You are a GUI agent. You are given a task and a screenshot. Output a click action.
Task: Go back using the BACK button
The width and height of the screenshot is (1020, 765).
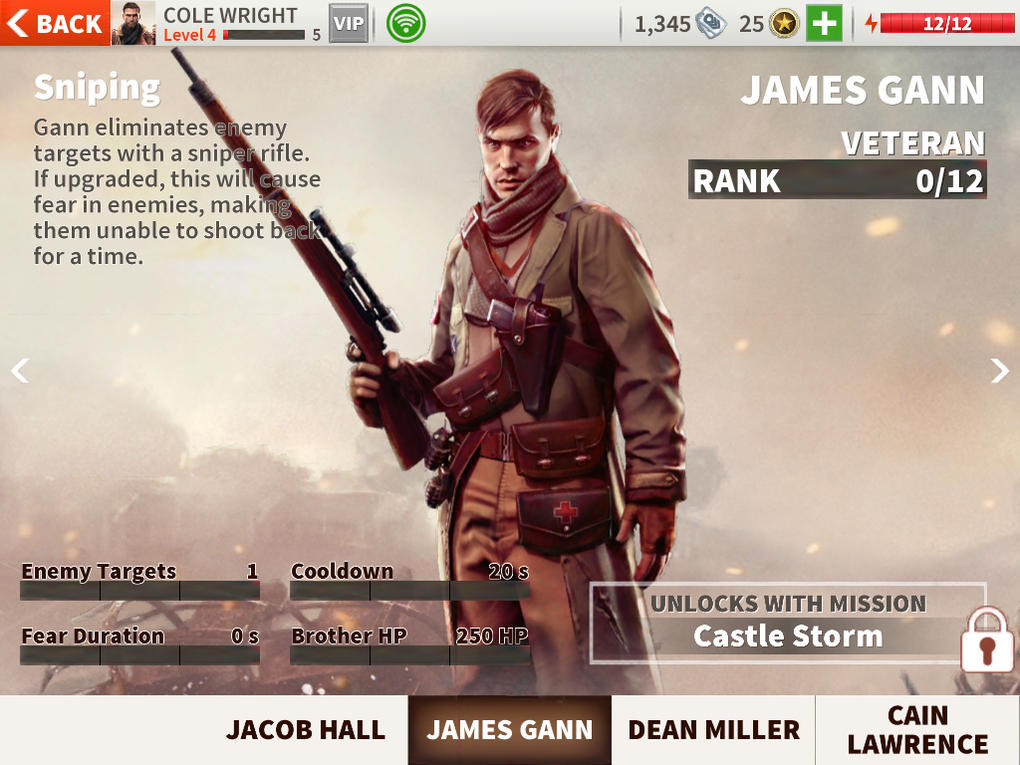pyautogui.click(x=55, y=23)
